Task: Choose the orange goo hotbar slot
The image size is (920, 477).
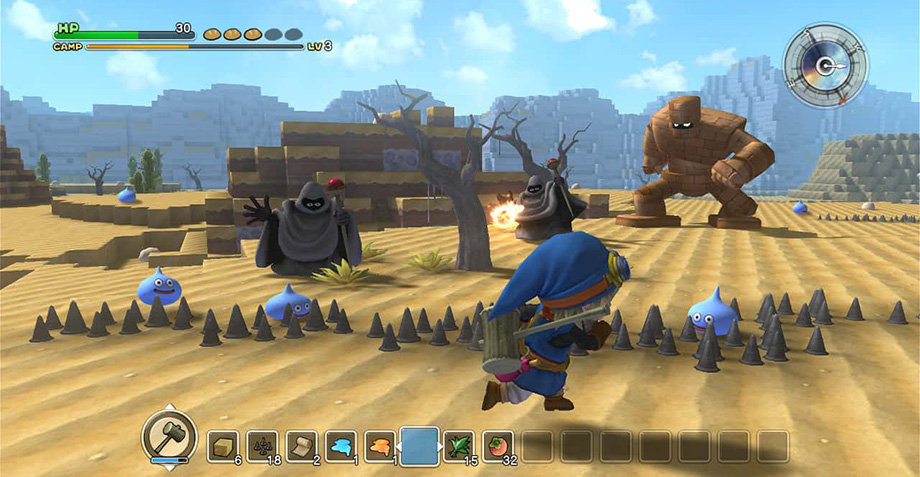Action: pyautogui.click(x=379, y=446)
